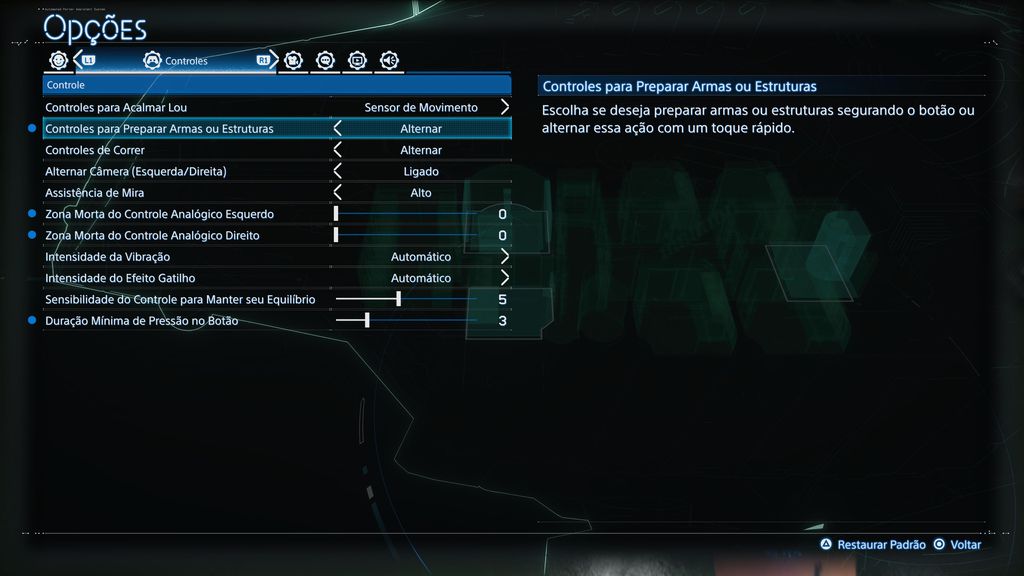Select the Controles tab
Screen dimensions: 1024x576
tap(176, 61)
